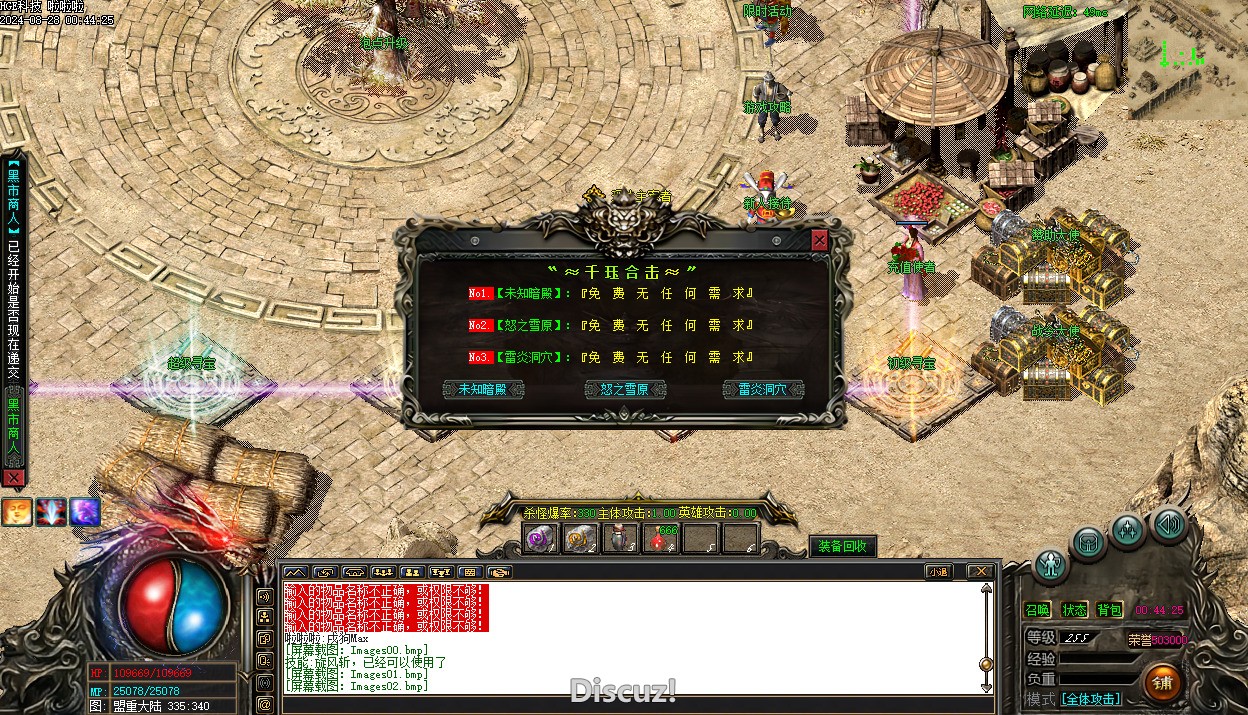Open the 召唤 summon menu
1248x715 pixels.
(x=1038, y=610)
